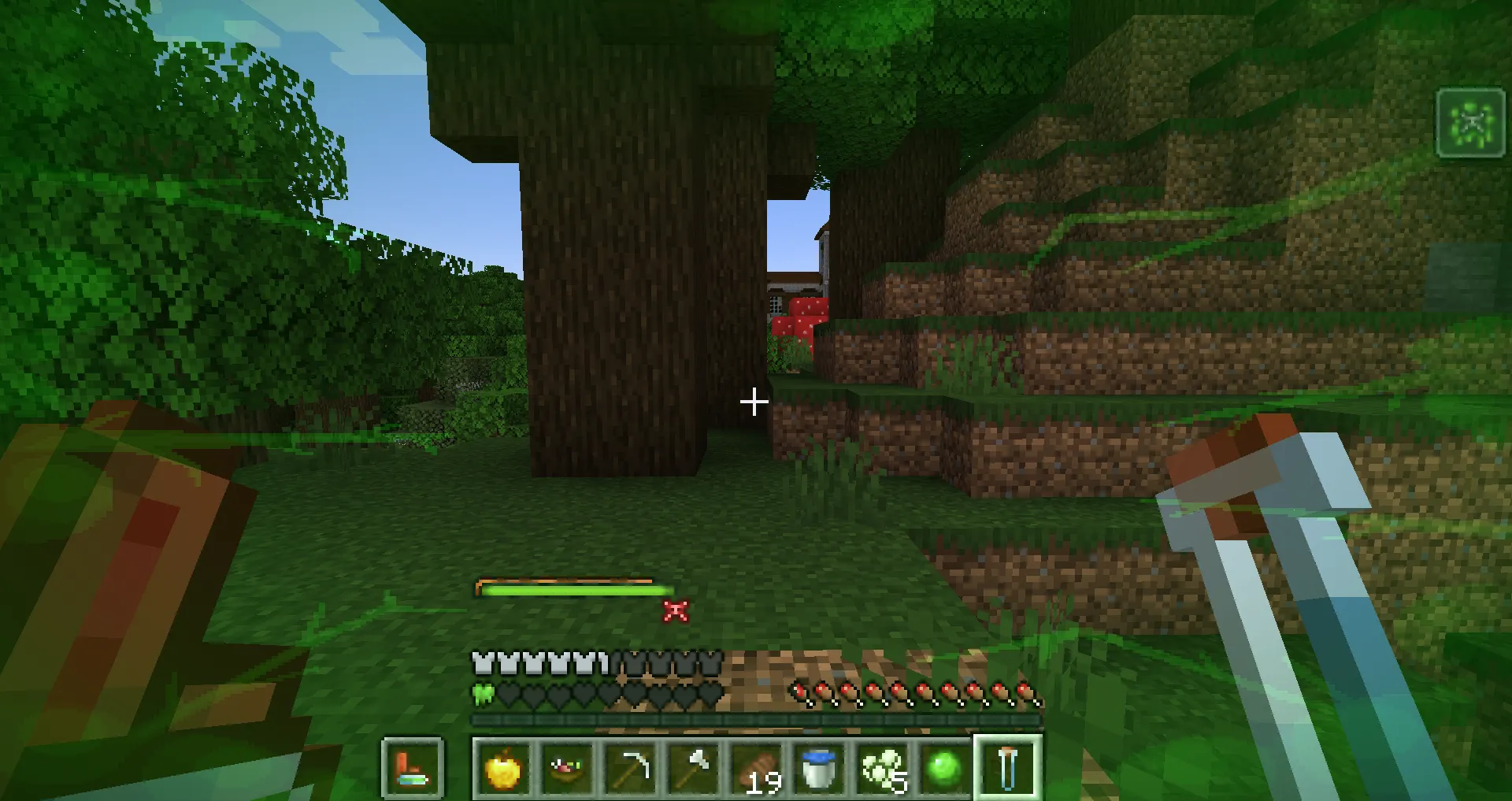Select the suspicious stew hotbar slot
This screenshot has width=1512, height=801.
point(568,768)
